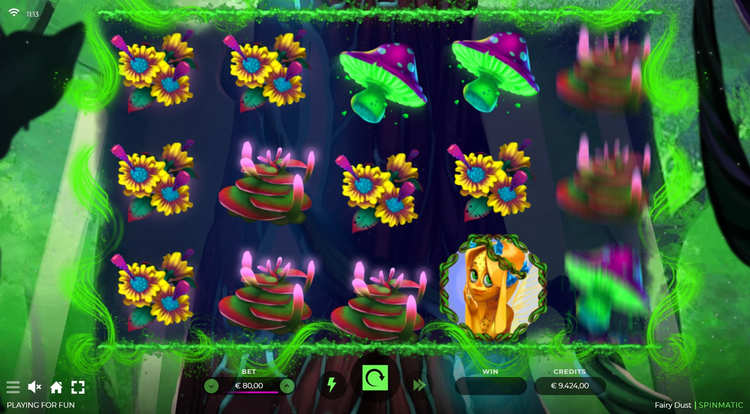Open the hamburger menu
750x414 pixels.
13,387
